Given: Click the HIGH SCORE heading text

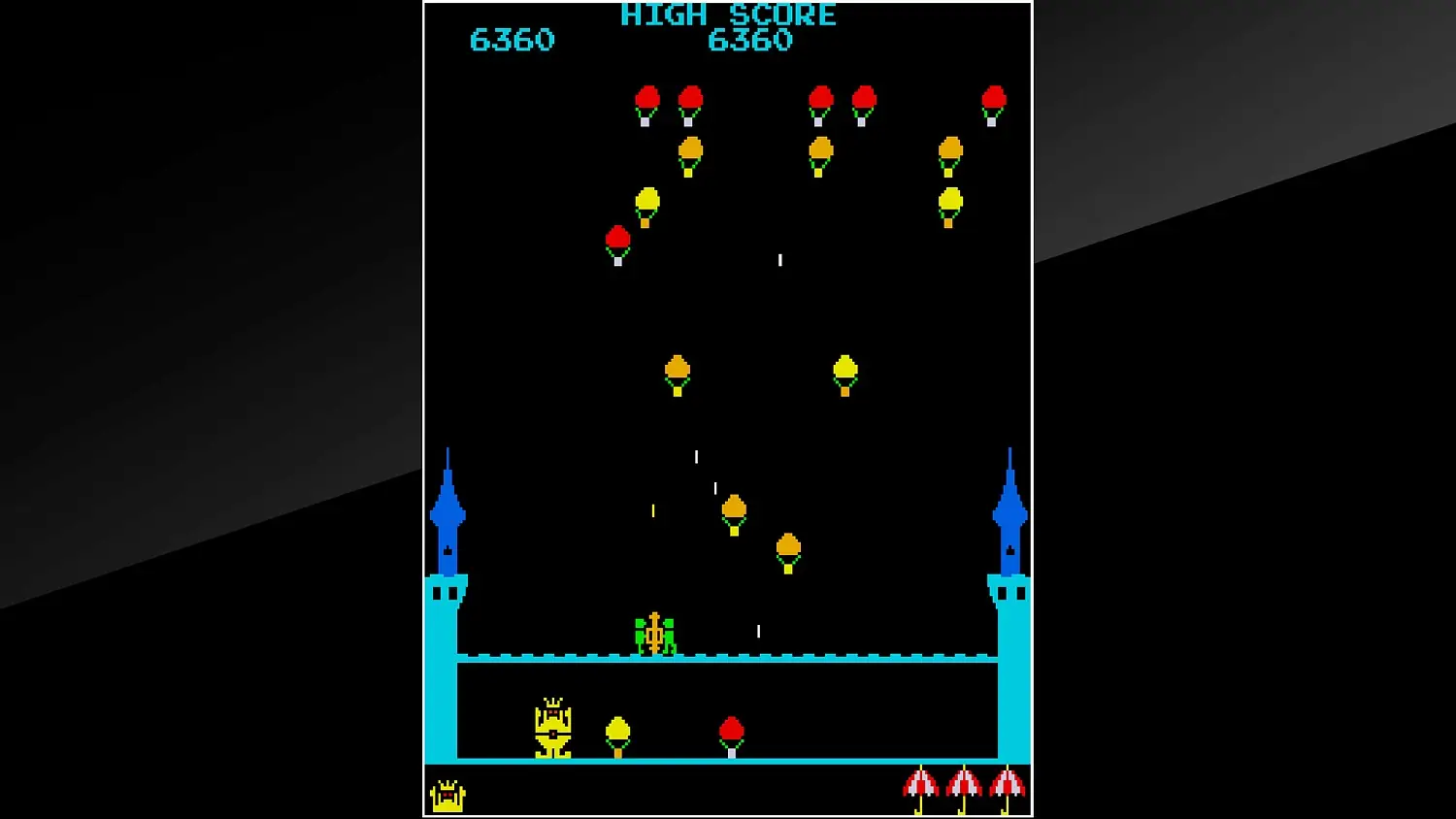Looking at the screenshot, I should click(x=728, y=14).
